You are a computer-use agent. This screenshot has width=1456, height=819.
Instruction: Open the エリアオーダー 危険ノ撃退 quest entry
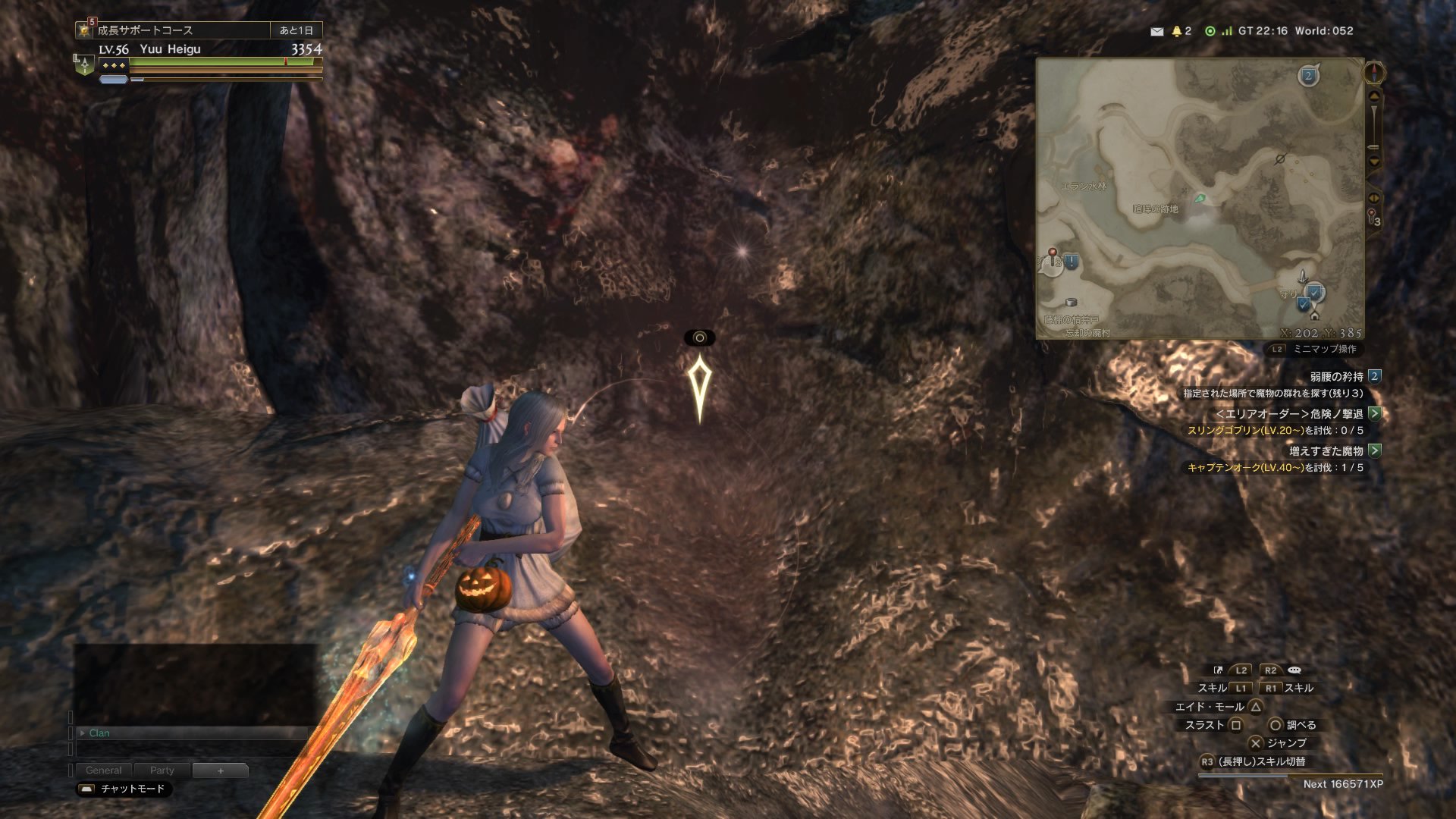tap(1289, 414)
